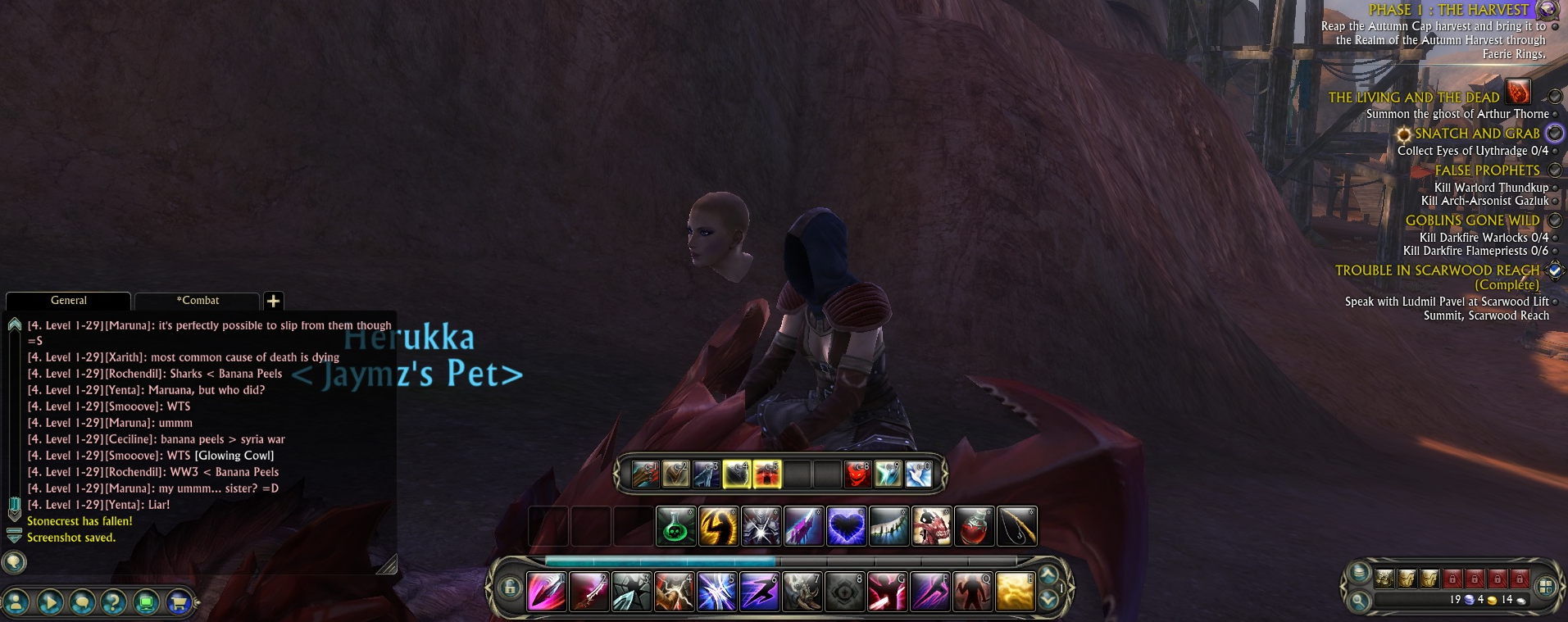Toggle the action bar padlock
This screenshot has height=622, width=1568.
[510, 588]
